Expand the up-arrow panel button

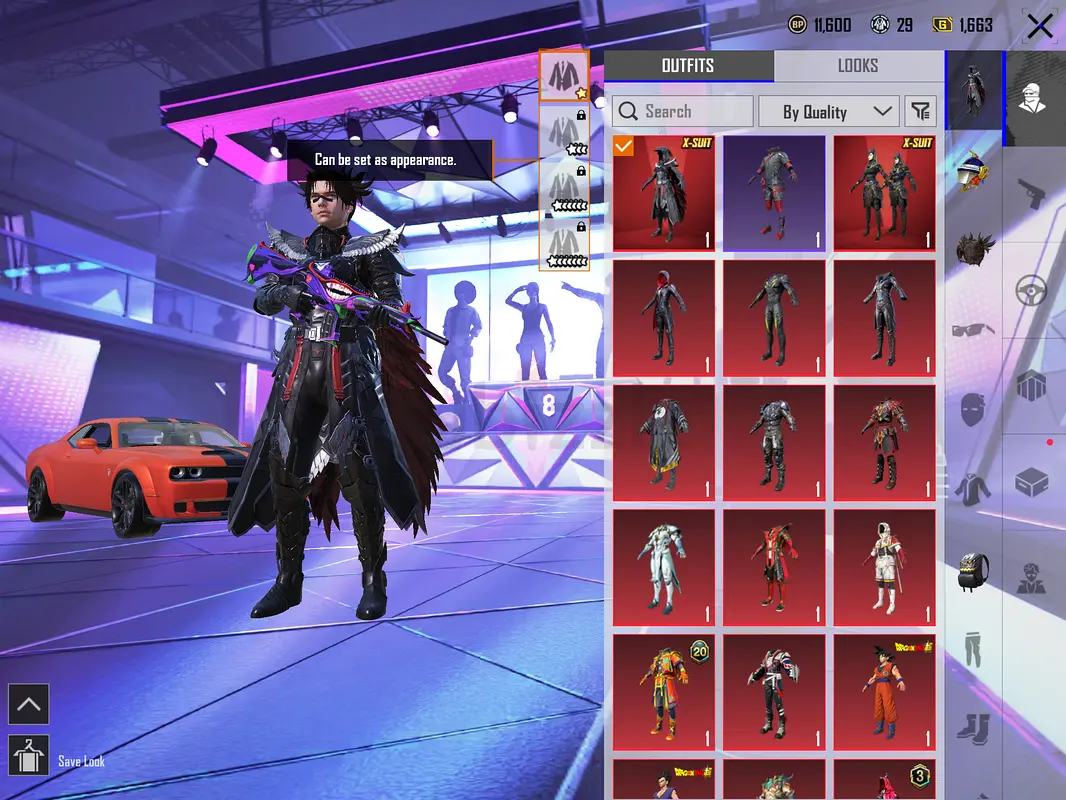[29, 704]
